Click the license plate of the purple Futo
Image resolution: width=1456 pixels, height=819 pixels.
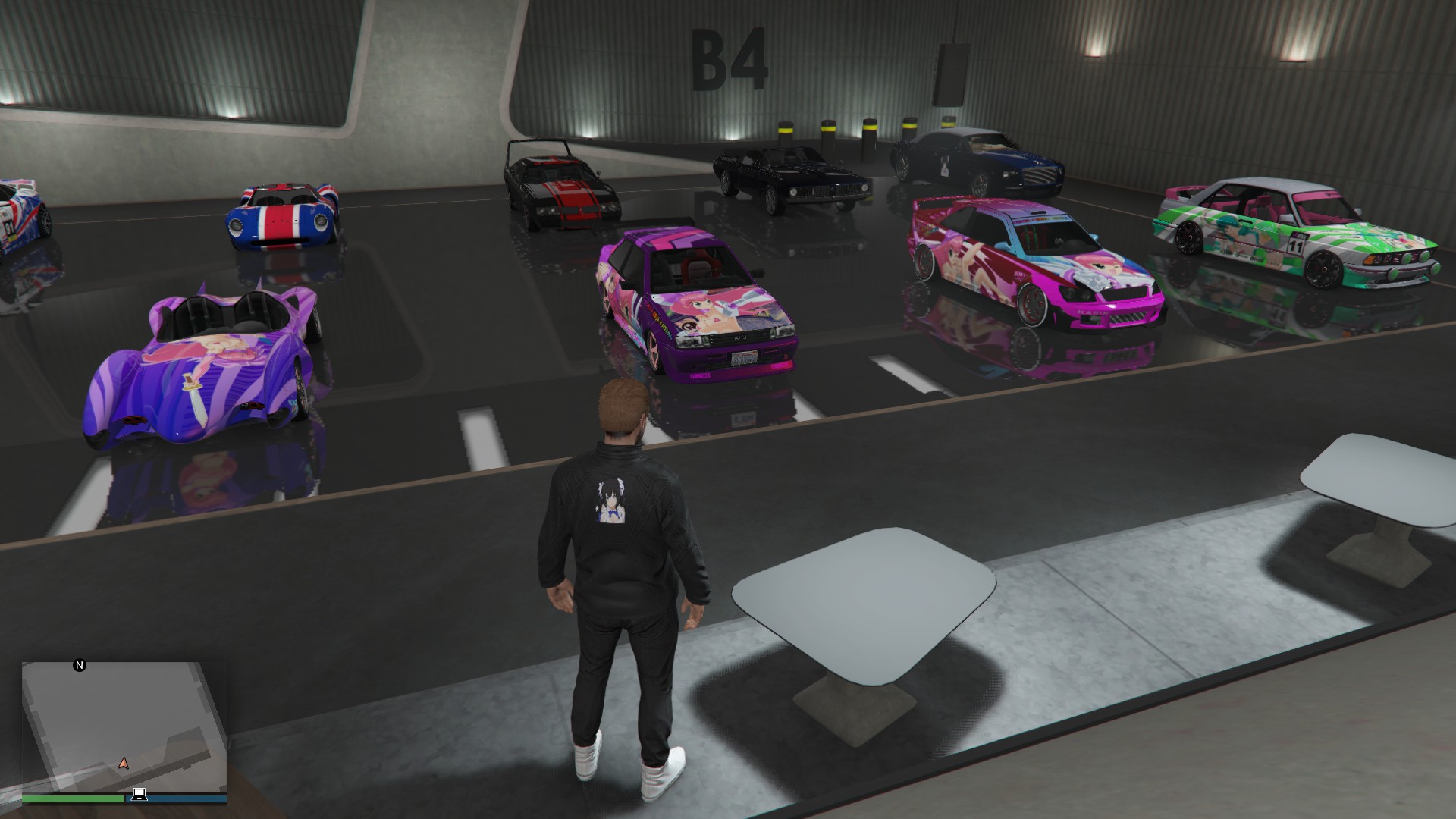743,356
